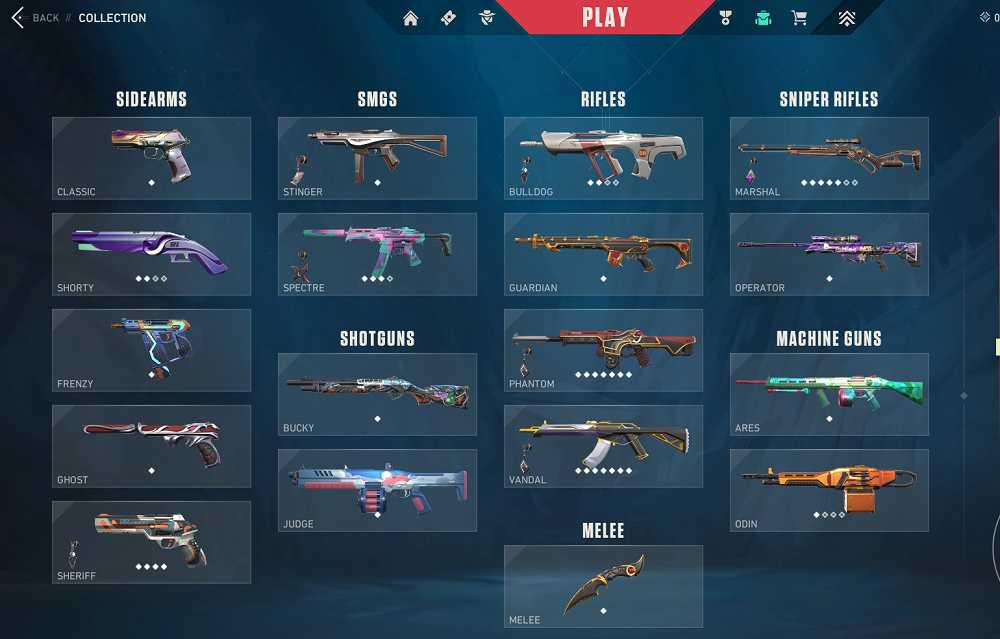Select the Spectre SMG slot
1000x639 pixels.
pyautogui.click(x=377, y=254)
